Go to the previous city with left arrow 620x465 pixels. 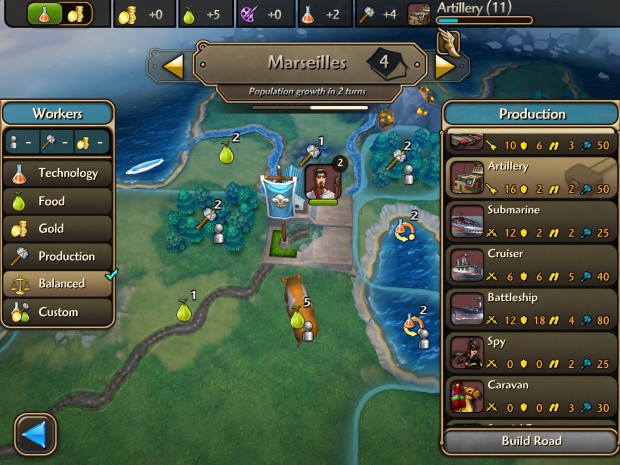click(173, 67)
